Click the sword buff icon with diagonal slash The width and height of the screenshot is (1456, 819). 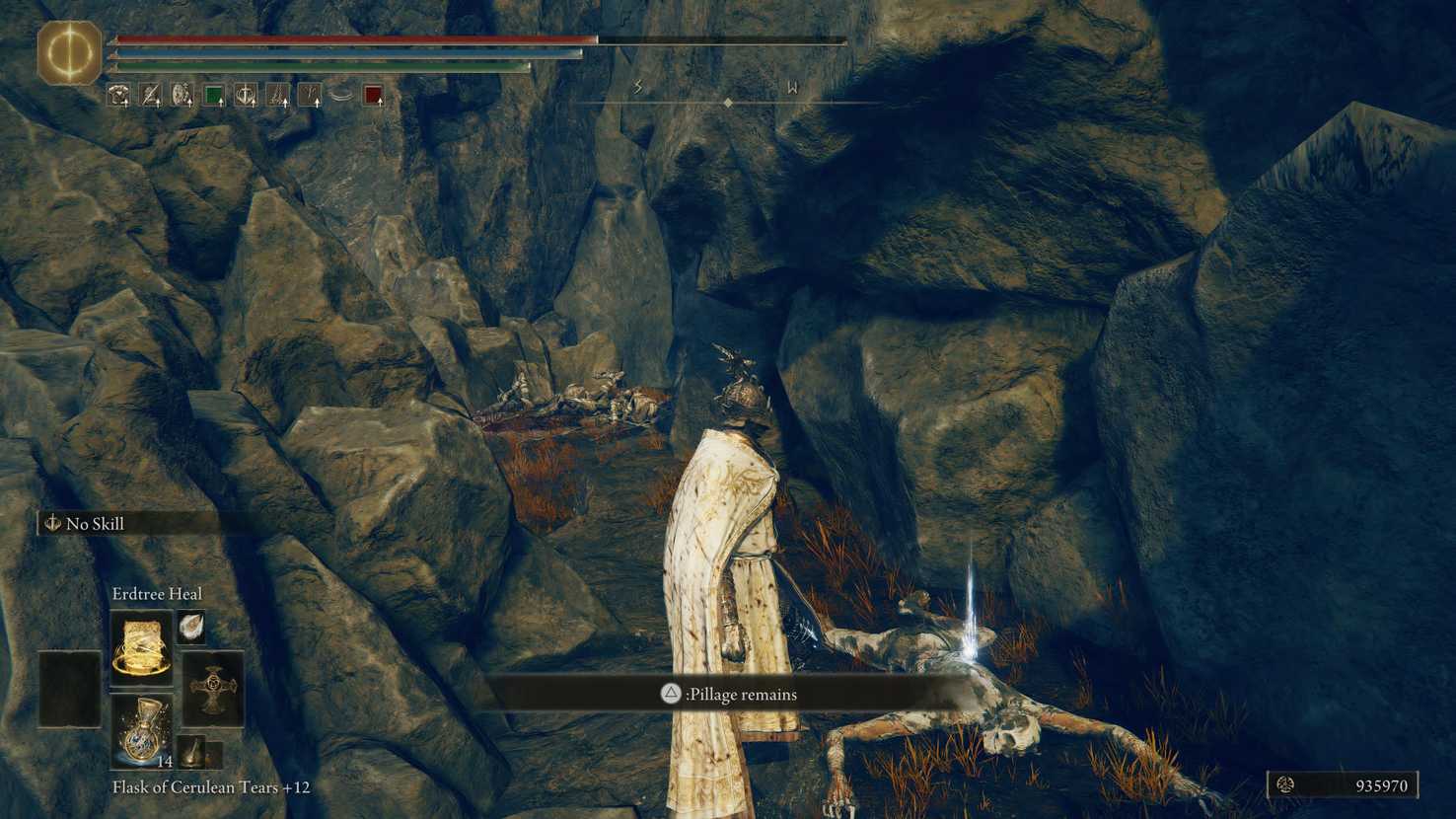click(x=150, y=92)
